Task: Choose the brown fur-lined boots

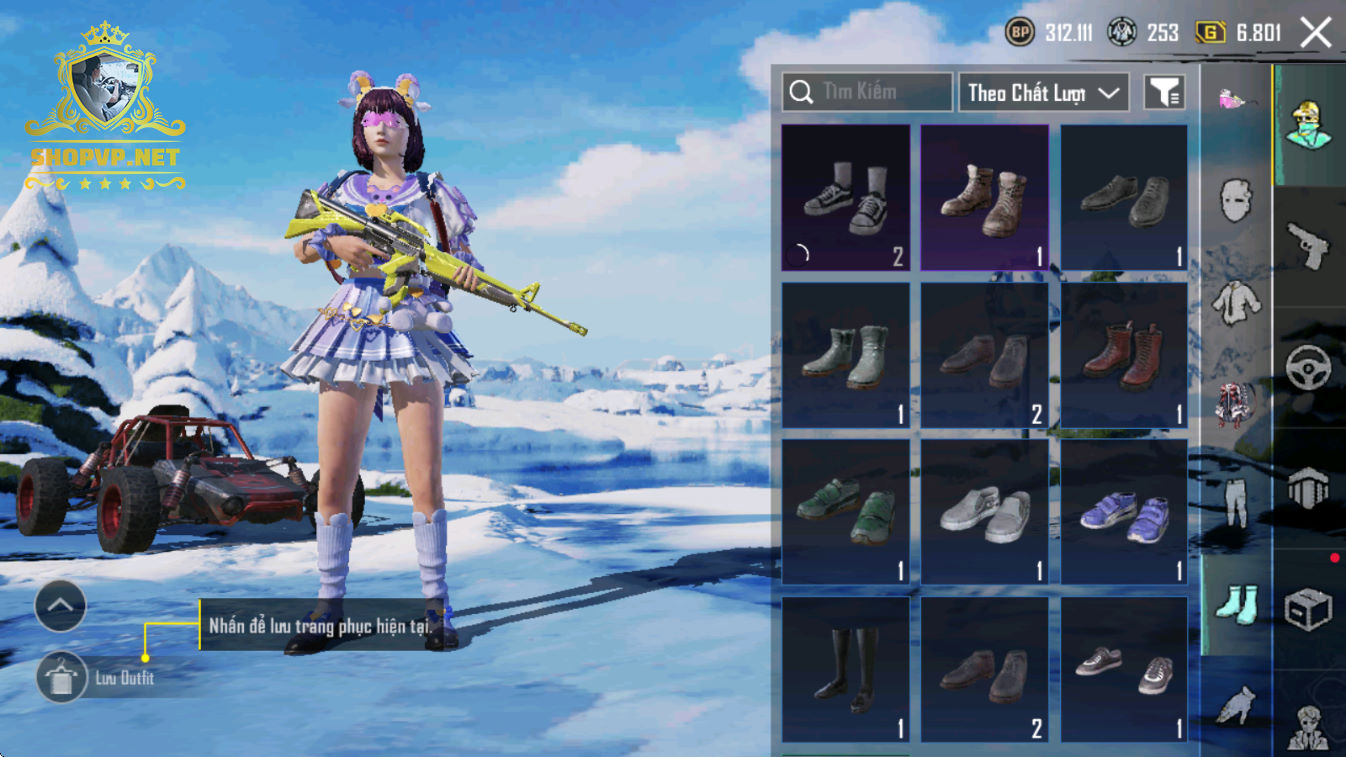Action: pos(985,197)
